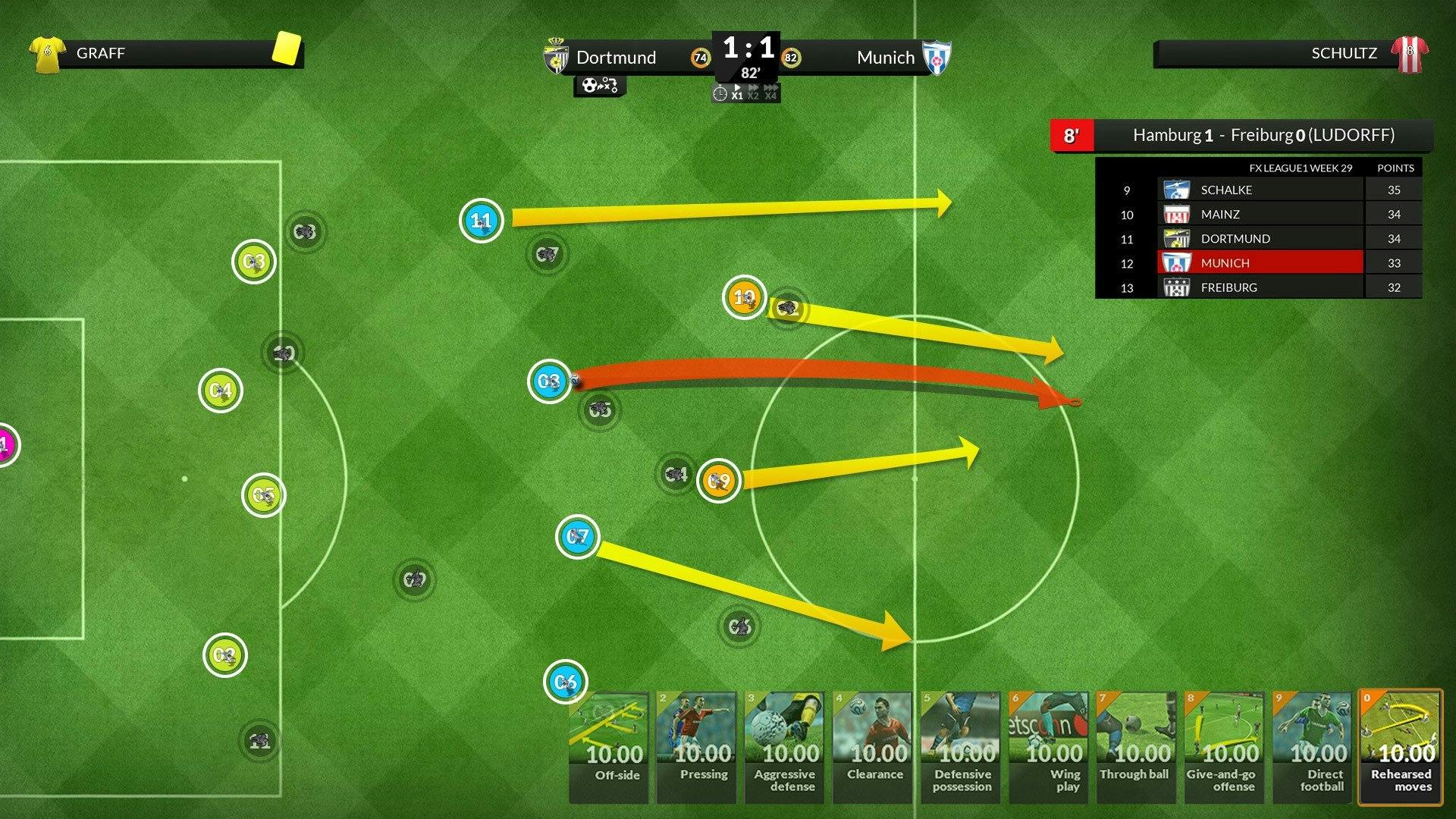Screen dimensions: 1456x819
Task: Select the highlighted MUNICH row in the standings
Action: (1259, 262)
